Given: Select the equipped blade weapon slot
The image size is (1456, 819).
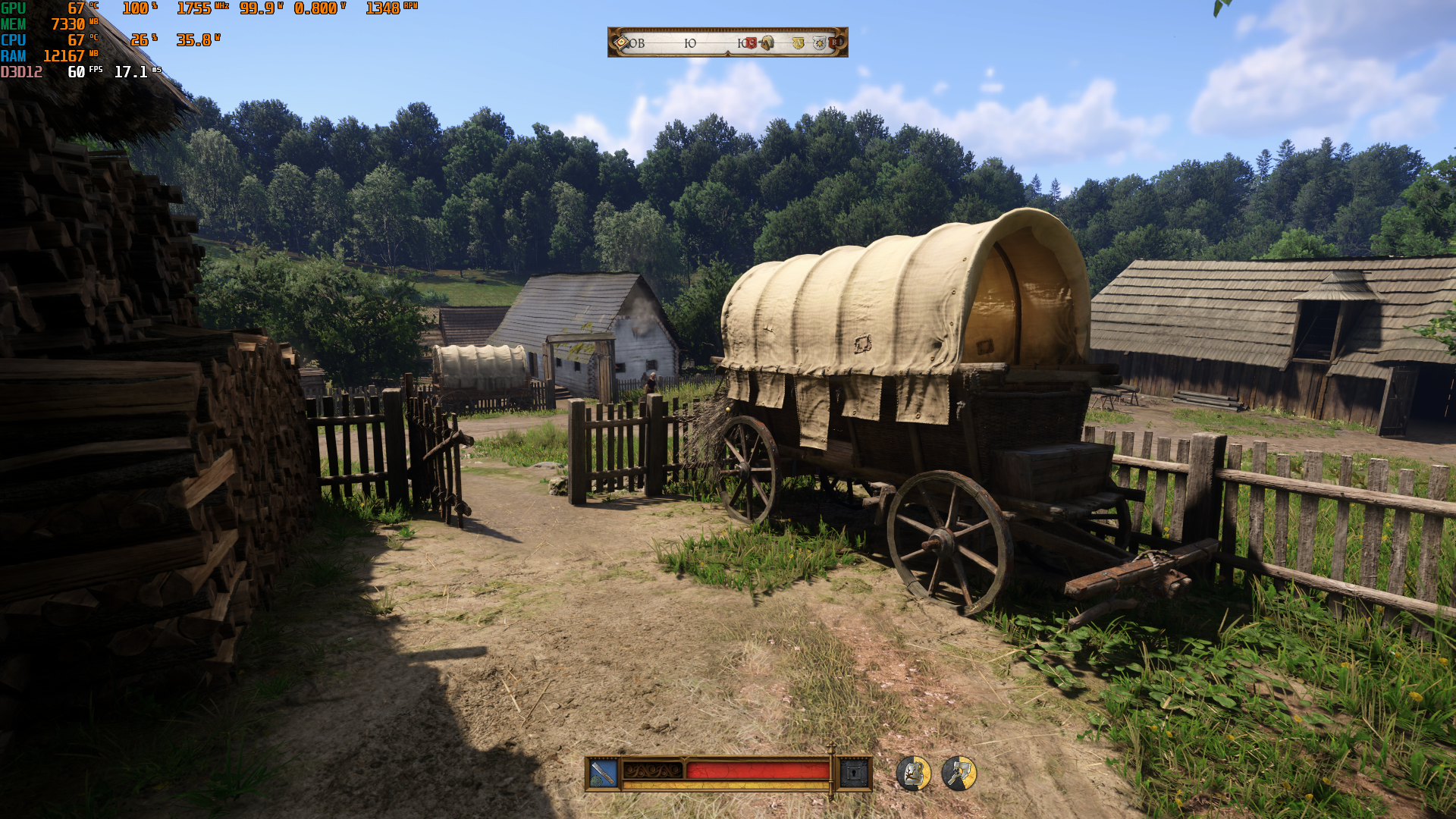Looking at the screenshot, I should pyautogui.click(x=604, y=773).
